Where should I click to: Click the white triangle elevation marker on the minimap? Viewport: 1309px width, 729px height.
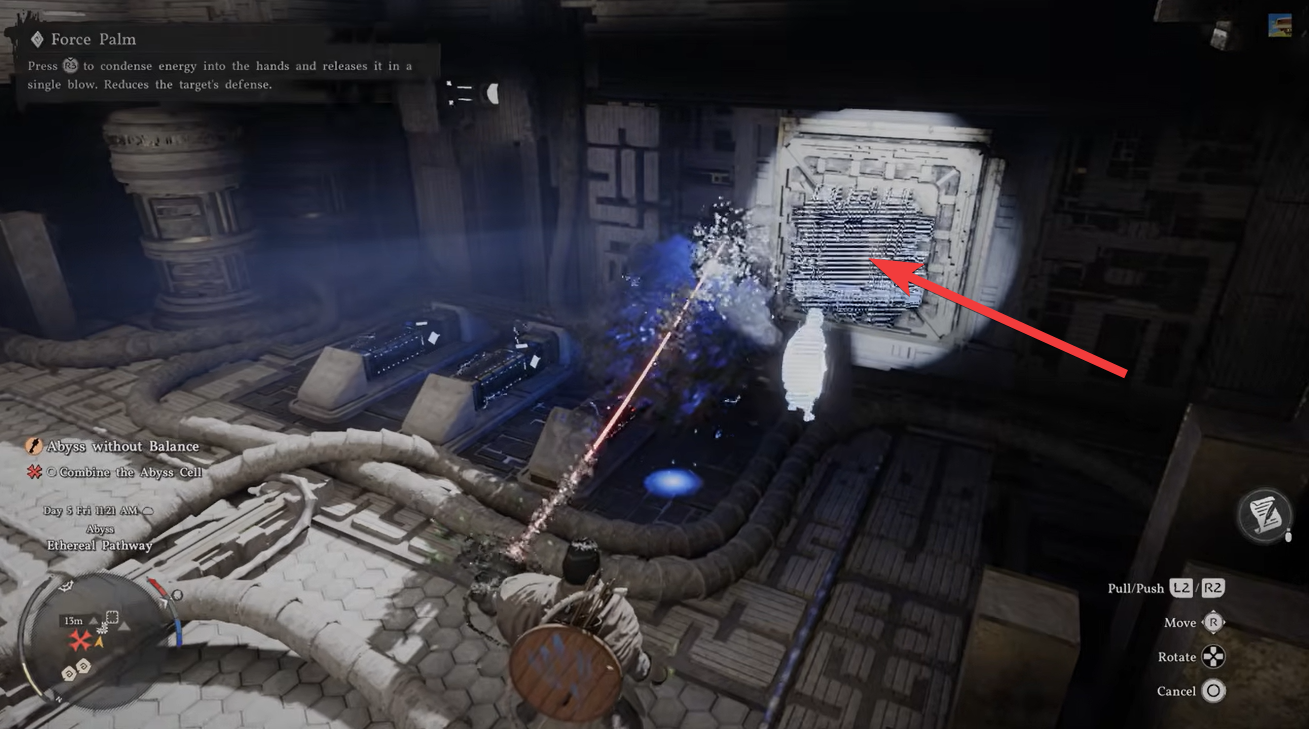[124, 626]
